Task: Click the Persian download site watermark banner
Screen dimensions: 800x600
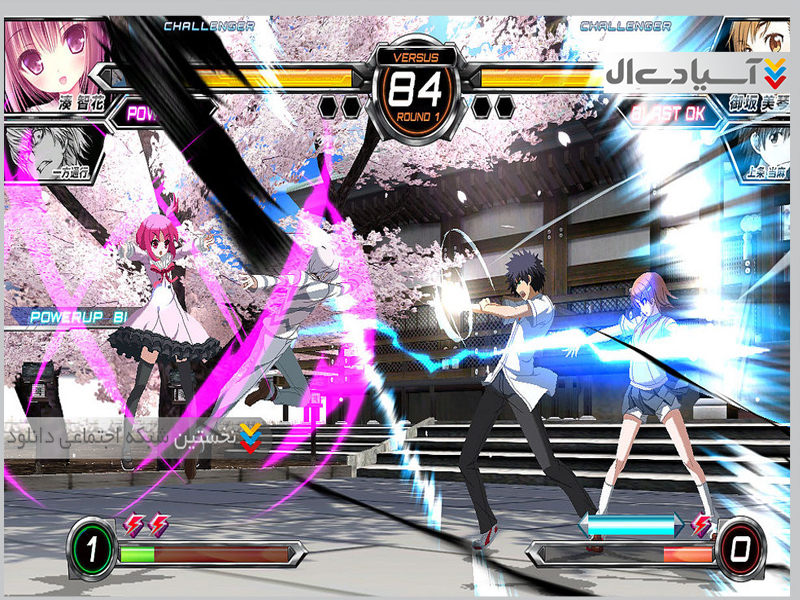Action: [135, 438]
